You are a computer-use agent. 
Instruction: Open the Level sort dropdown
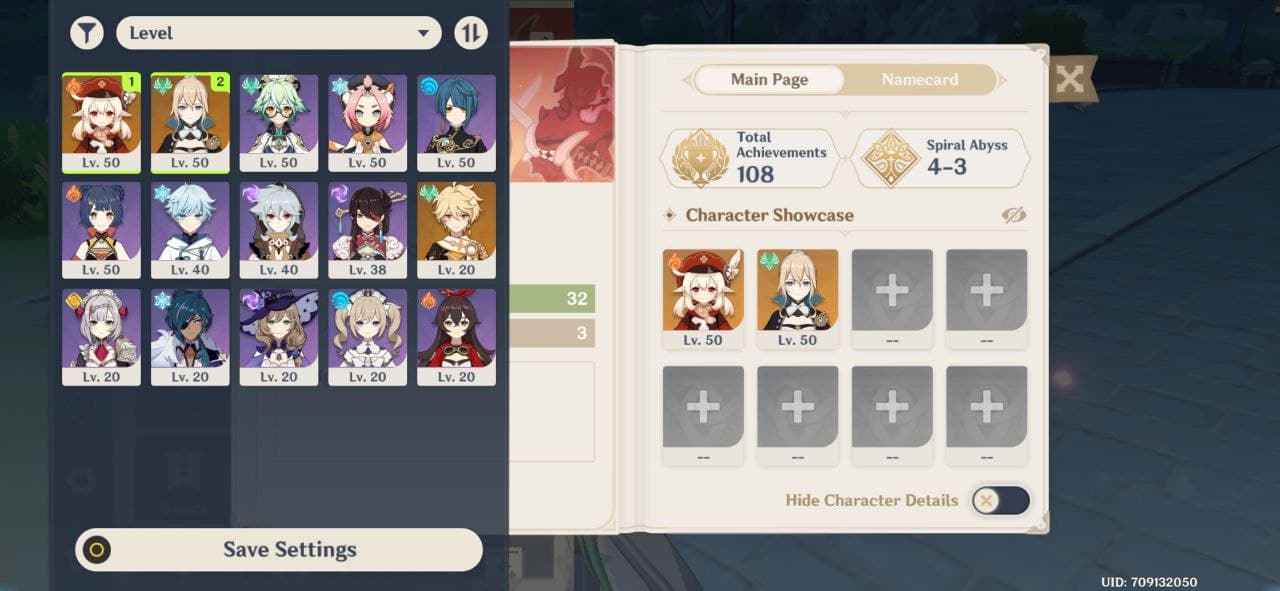(x=279, y=33)
